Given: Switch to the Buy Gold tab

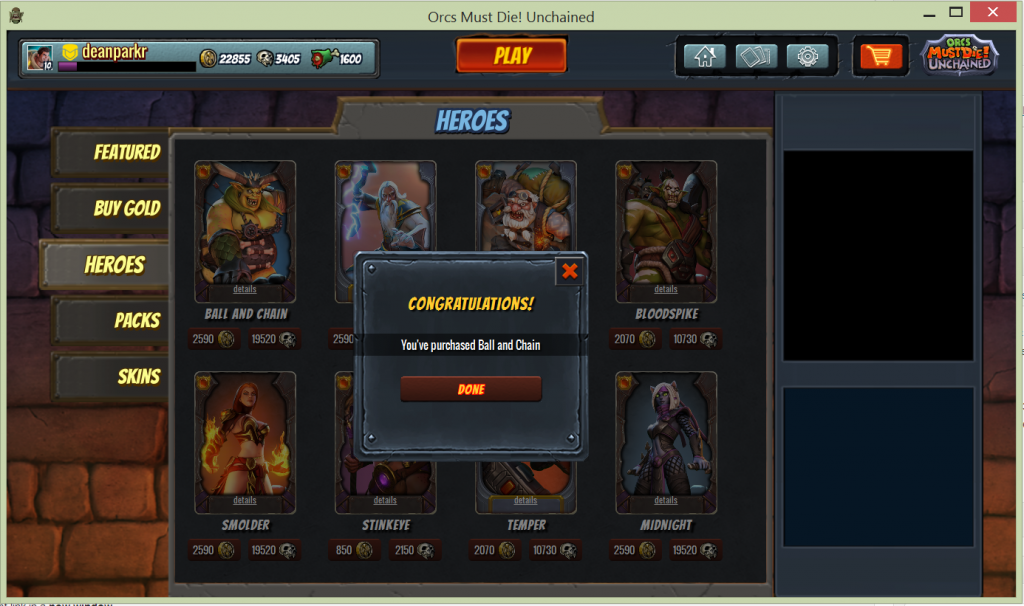Looking at the screenshot, I should tap(111, 208).
